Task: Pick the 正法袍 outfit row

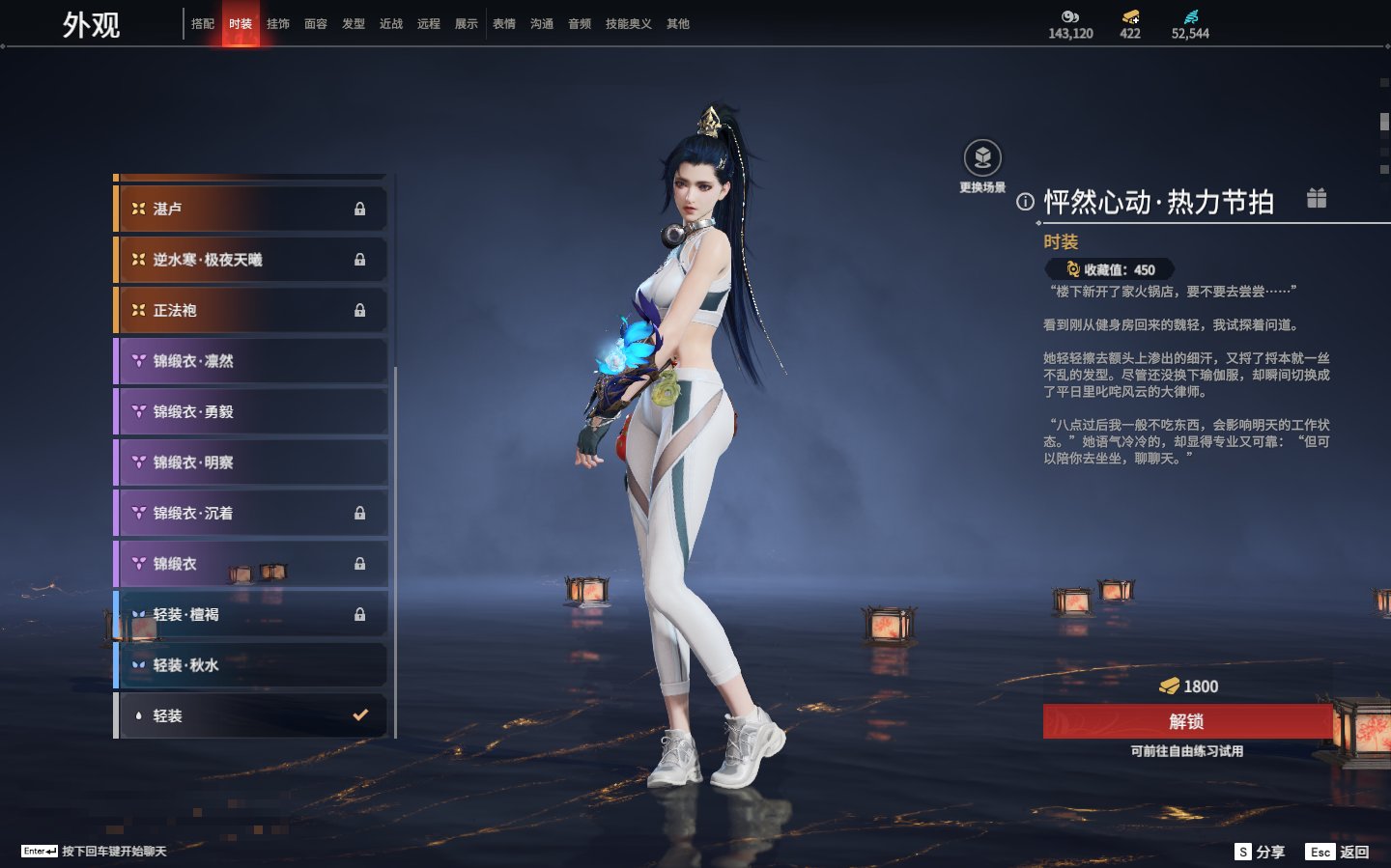Action: (251, 310)
